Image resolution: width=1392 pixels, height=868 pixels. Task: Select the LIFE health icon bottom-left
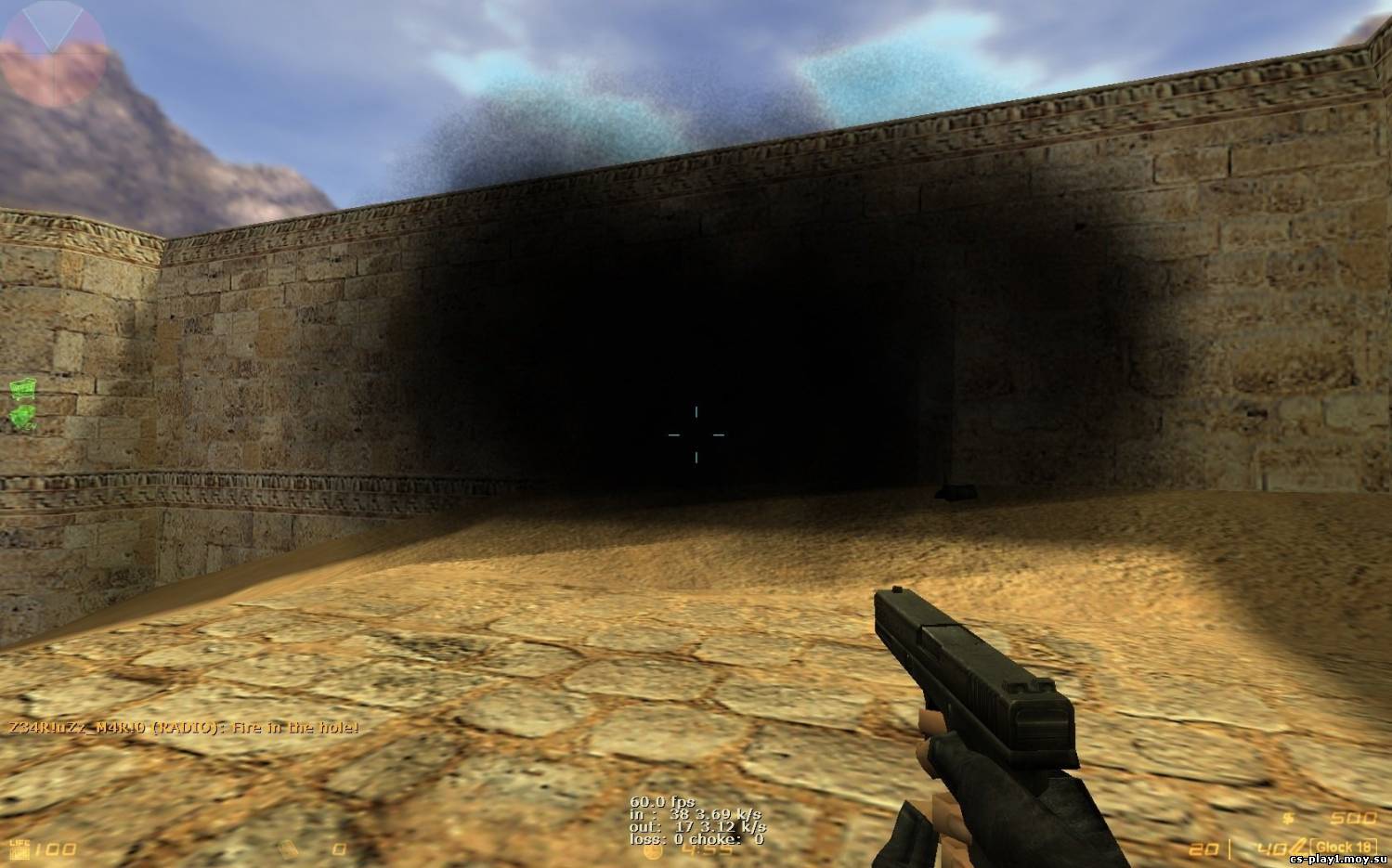pyautogui.click(x=20, y=849)
